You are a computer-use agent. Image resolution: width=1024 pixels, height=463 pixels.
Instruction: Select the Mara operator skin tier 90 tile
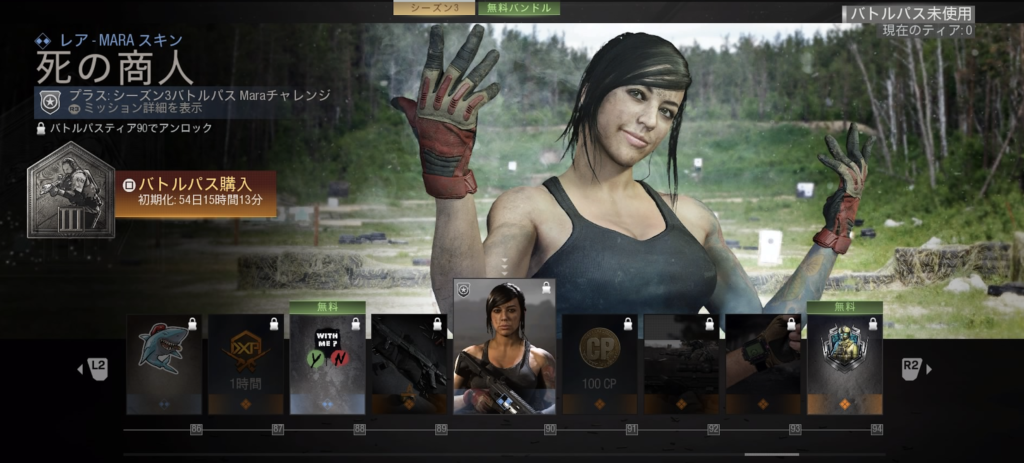point(504,346)
